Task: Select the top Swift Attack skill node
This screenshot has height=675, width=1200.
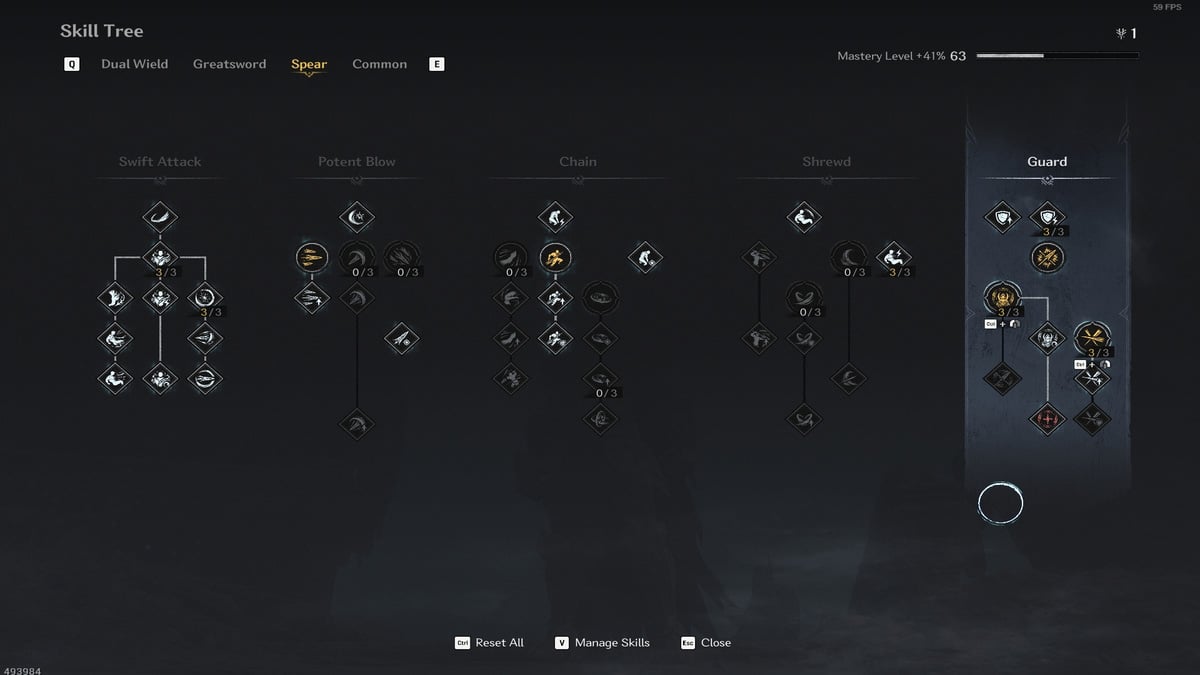Action: pos(160,216)
